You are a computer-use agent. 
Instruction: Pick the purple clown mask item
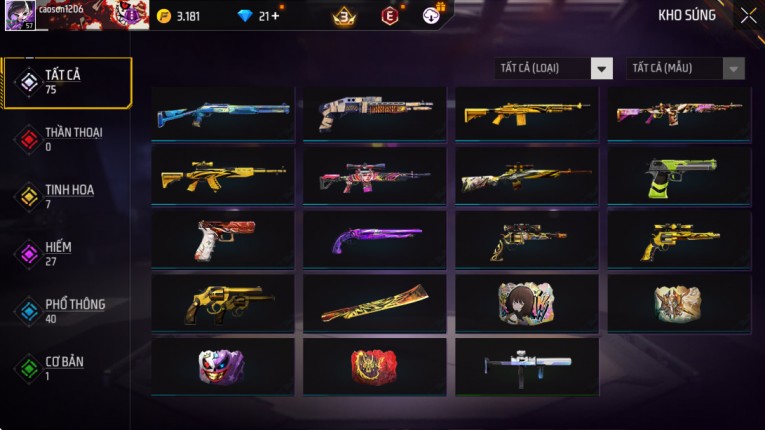[223, 367]
